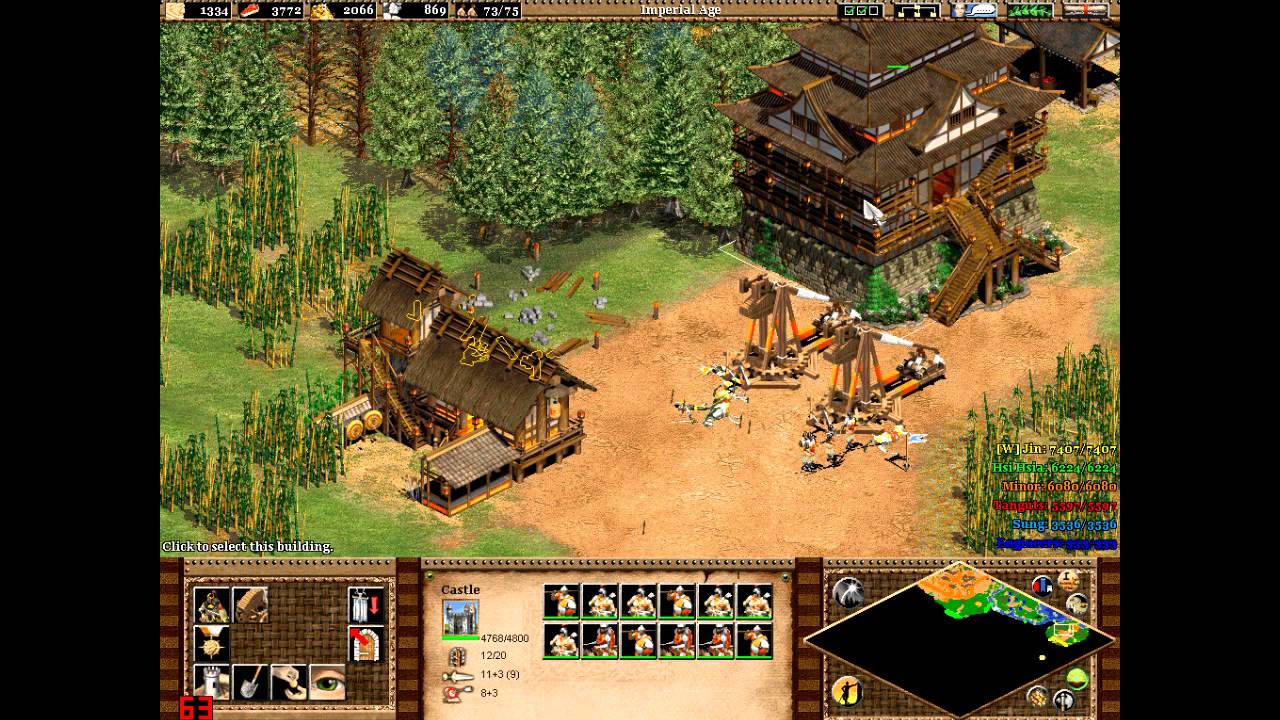The image size is (1280, 720).
Task: Research Conscription coin technology
Action: pos(289,681)
